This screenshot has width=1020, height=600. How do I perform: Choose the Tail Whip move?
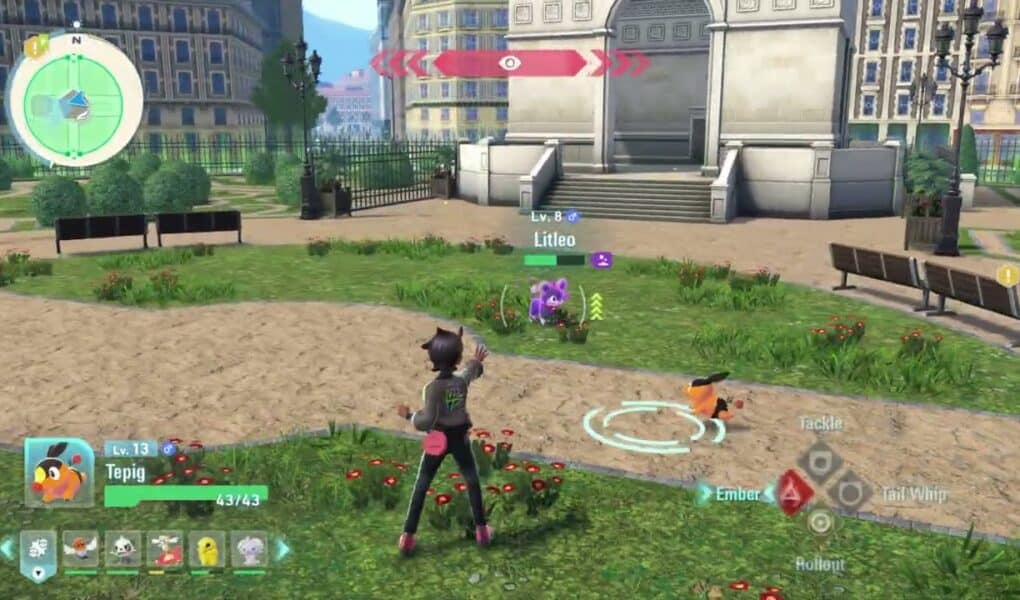click(851, 492)
